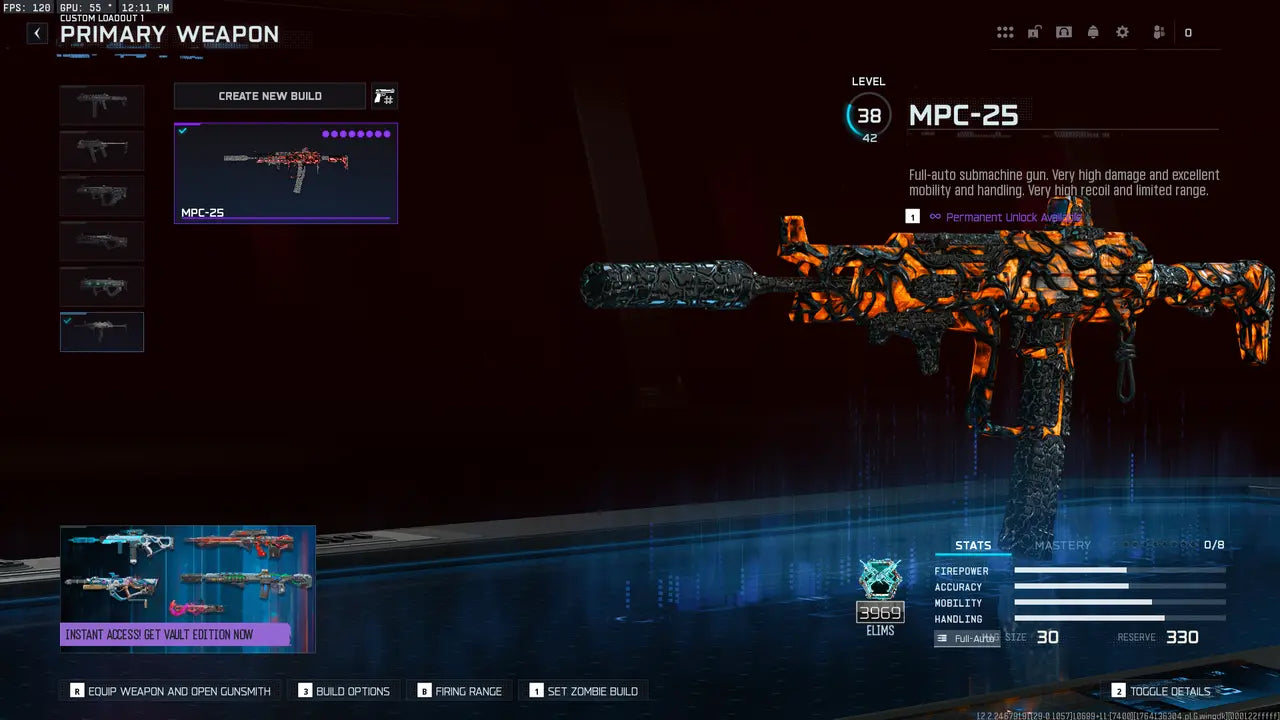1280x720 pixels.
Task: Select the Full-Auto fire mode indicator
Action: click(966, 637)
